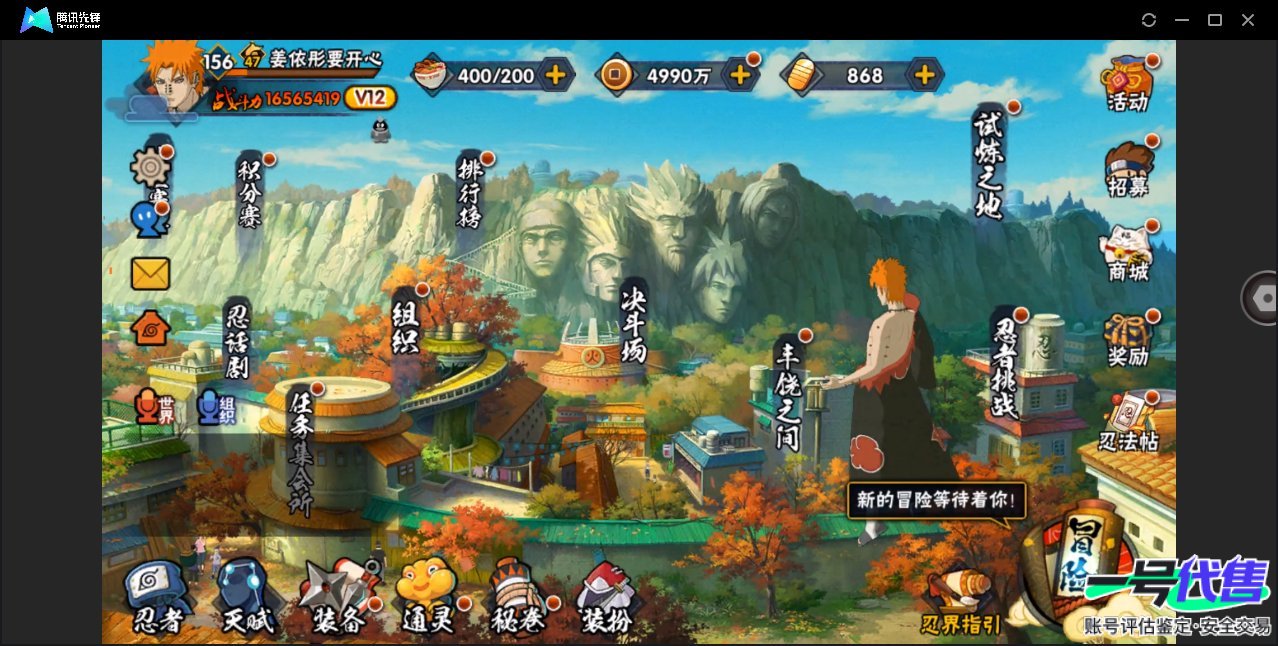1278x646 pixels.
Task: Open the 秘卷 scroll menu
Action: pyautogui.click(x=518, y=598)
